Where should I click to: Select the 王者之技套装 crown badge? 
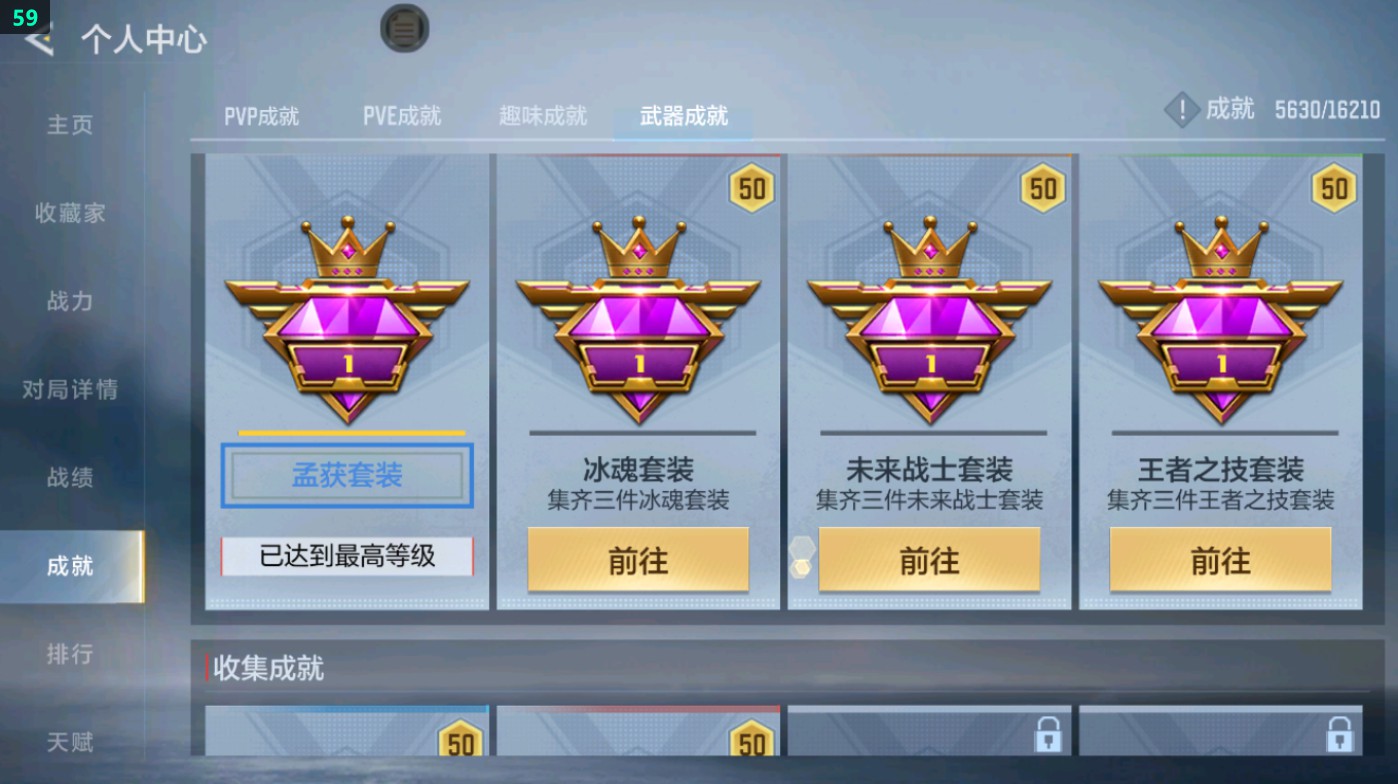(1222, 320)
